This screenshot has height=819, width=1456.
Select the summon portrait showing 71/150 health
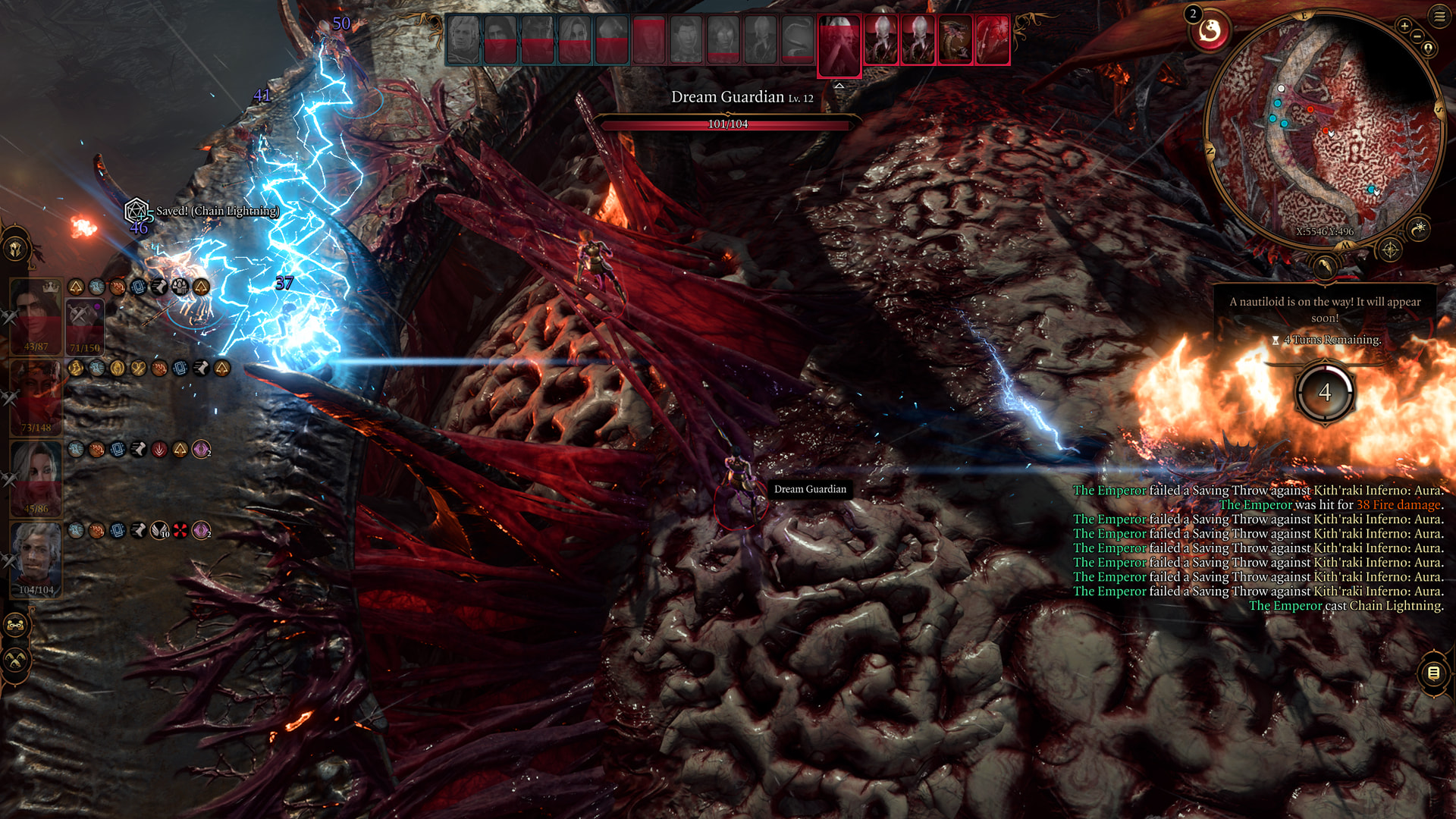pos(85,326)
